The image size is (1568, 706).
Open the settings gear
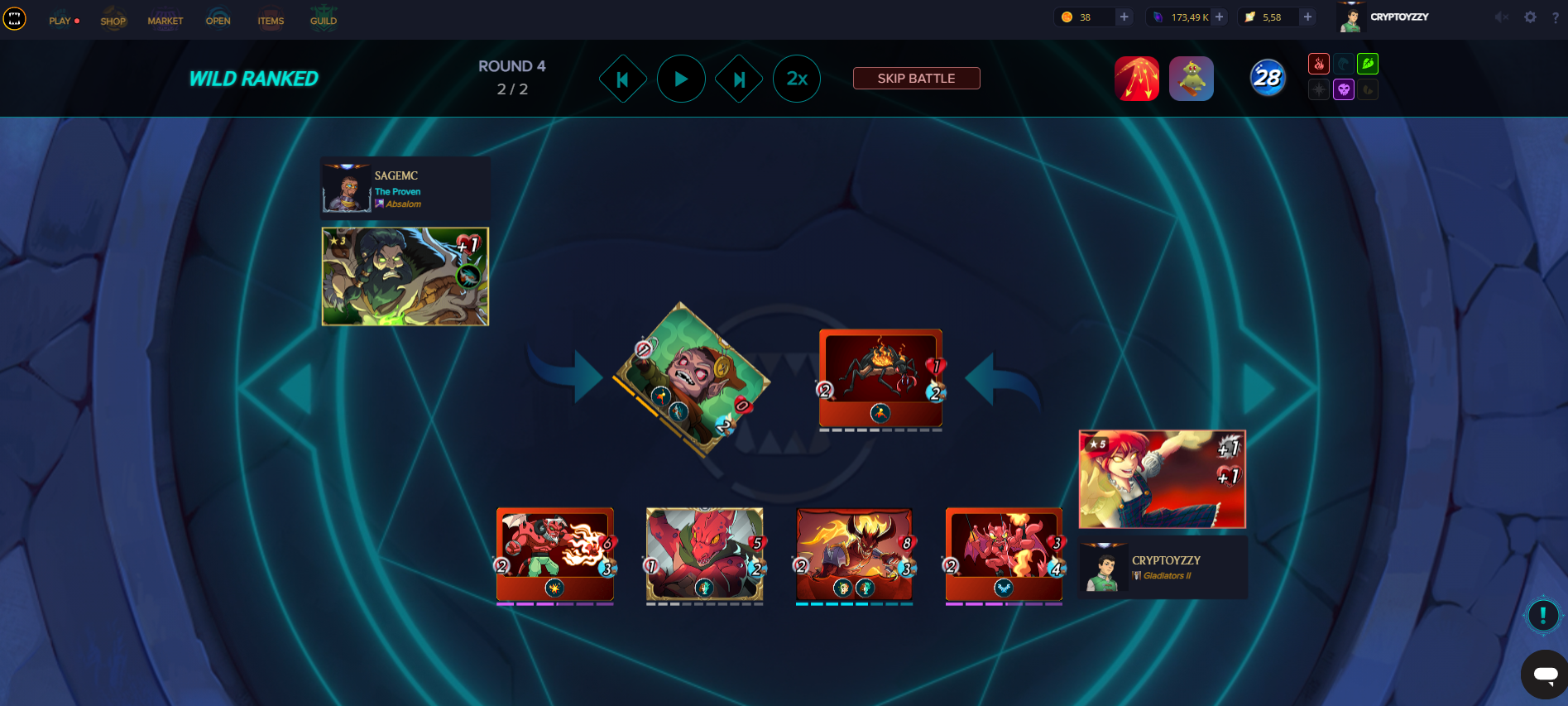pyautogui.click(x=1531, y=17)
